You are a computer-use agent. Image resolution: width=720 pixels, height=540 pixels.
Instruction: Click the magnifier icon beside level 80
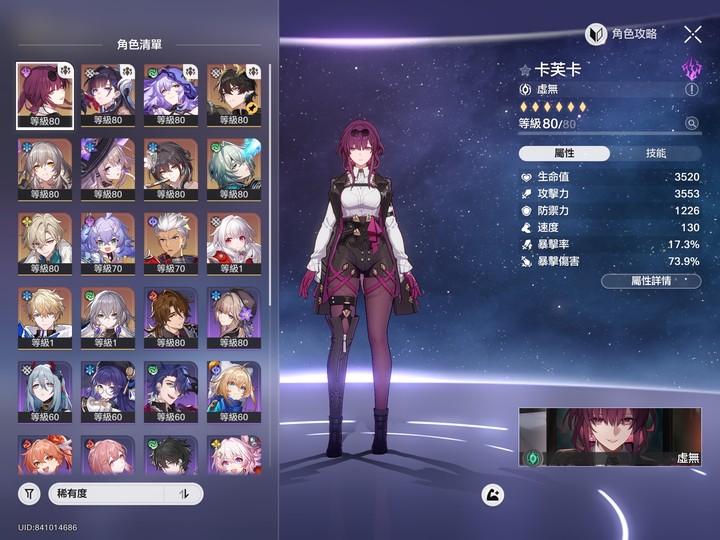691,123
